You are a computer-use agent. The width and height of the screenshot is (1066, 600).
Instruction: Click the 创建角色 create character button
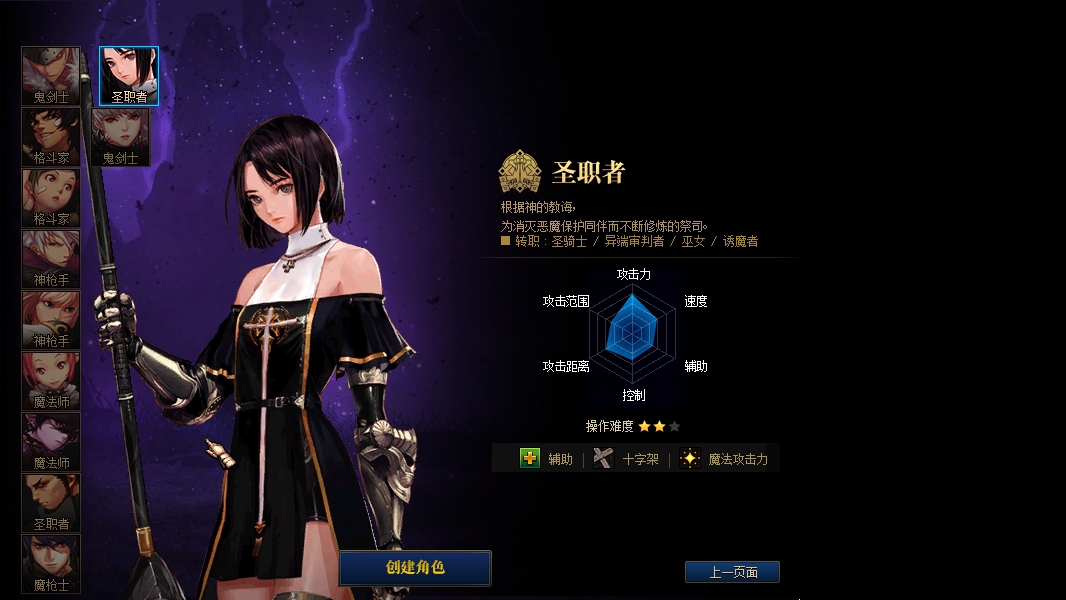[x=415, y=567]
